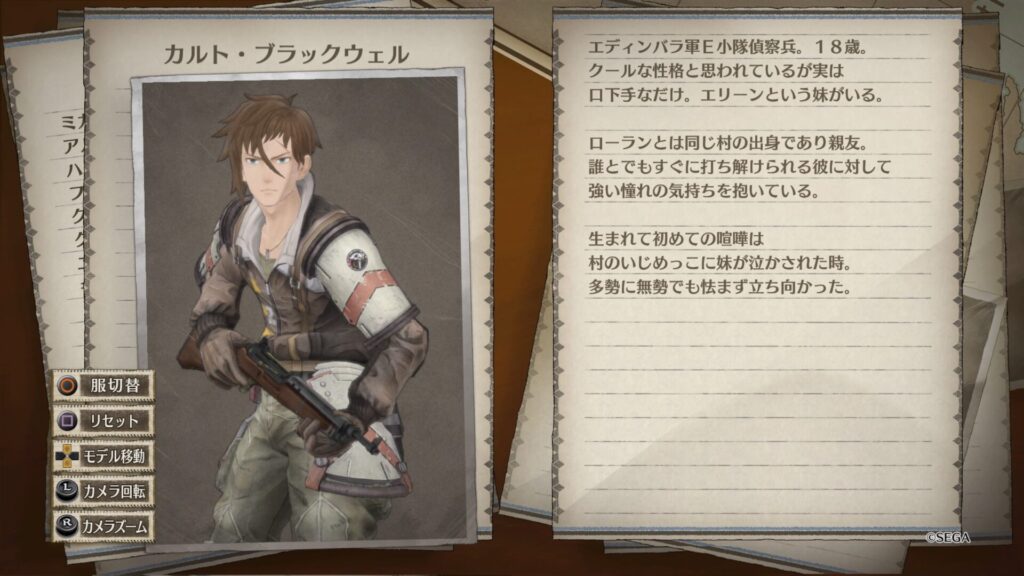Activate the モデル移動 model move option

103,456
